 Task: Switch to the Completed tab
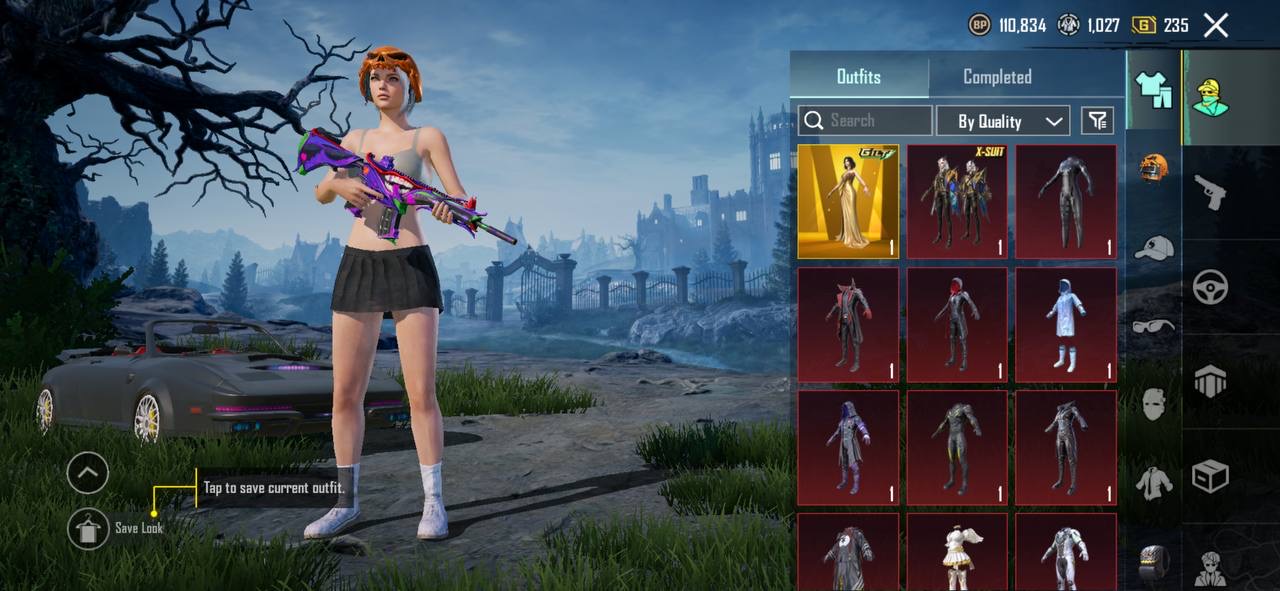997,77
